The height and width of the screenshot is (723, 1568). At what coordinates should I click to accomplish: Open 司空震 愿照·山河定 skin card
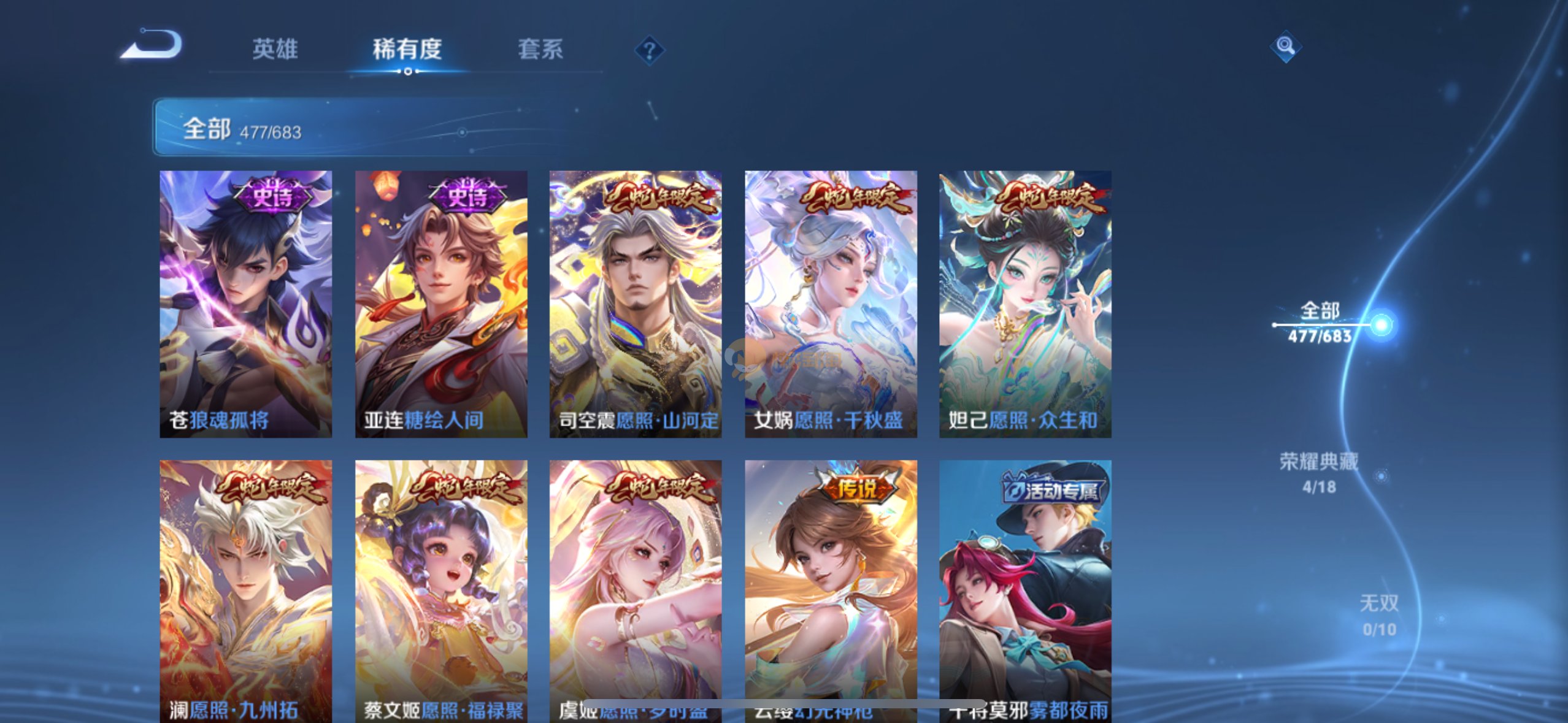(635, 304)
